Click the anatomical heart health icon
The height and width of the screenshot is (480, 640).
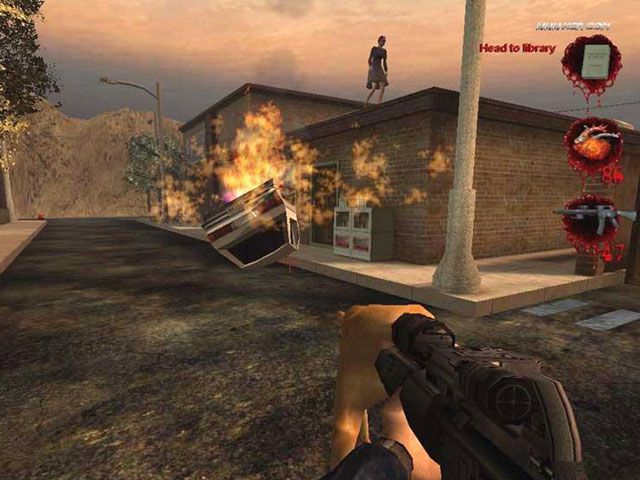(x=593, y=145)
